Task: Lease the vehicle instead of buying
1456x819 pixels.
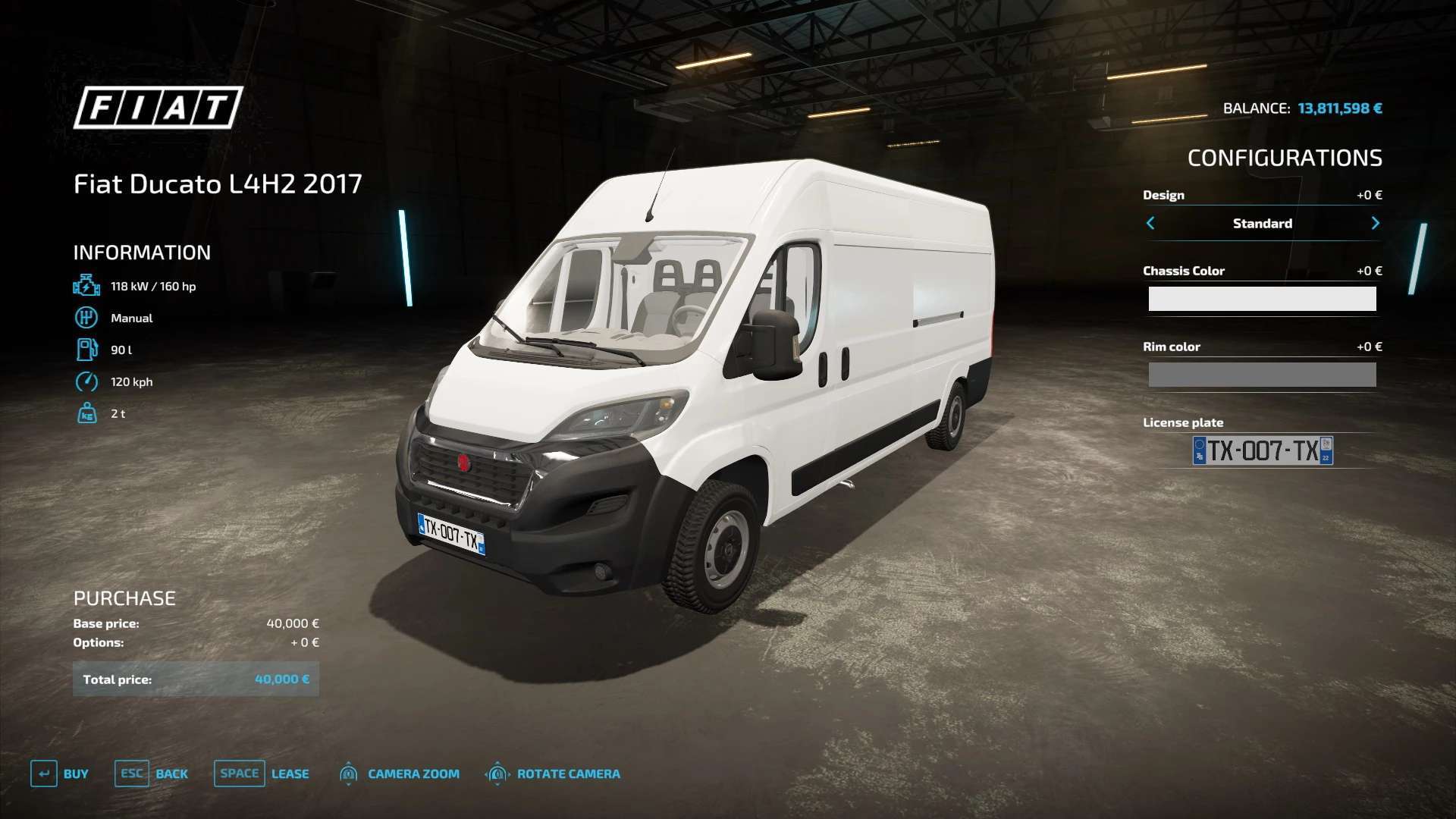Action: [262, 773]
